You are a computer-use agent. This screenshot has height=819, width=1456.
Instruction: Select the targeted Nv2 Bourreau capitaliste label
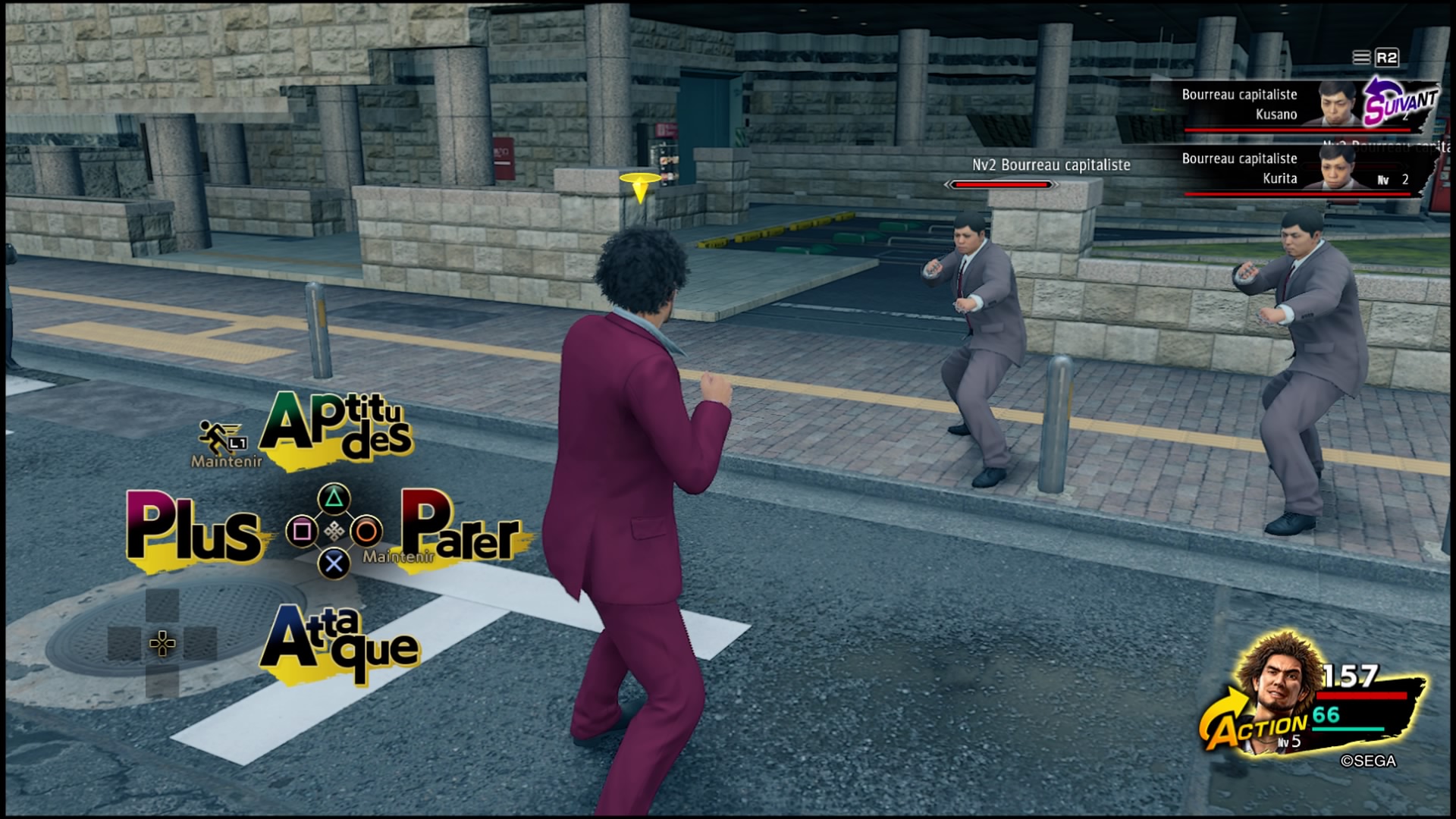click(1051, 165)
